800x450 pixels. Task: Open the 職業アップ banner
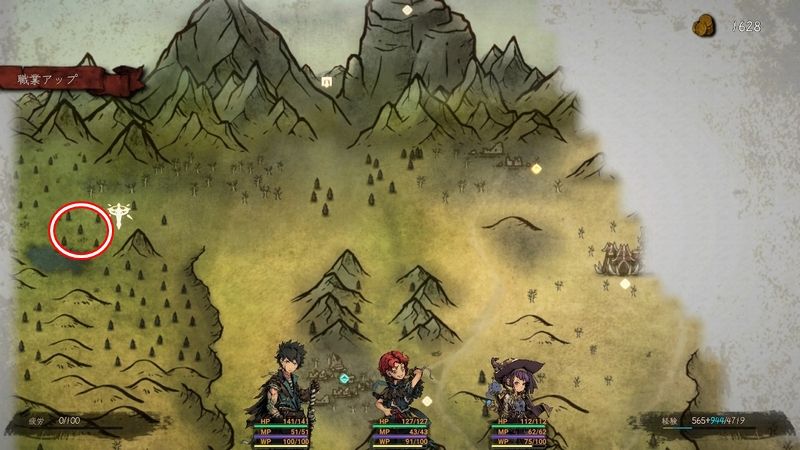click(x=60, y=79)
